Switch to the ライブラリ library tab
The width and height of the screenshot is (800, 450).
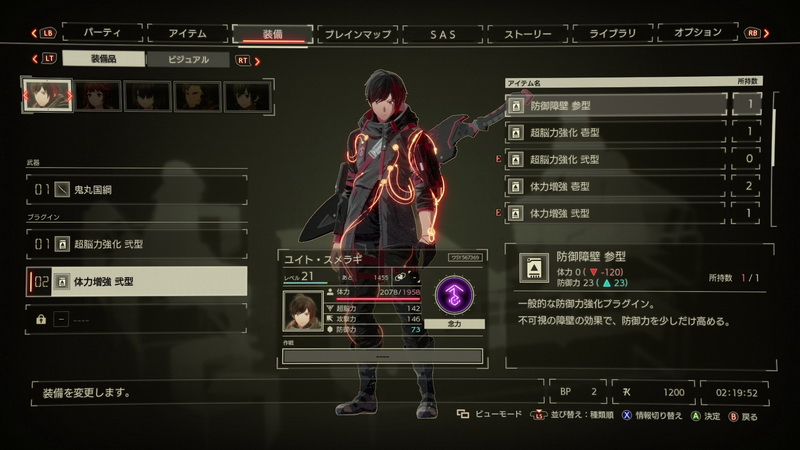point(612,33)
